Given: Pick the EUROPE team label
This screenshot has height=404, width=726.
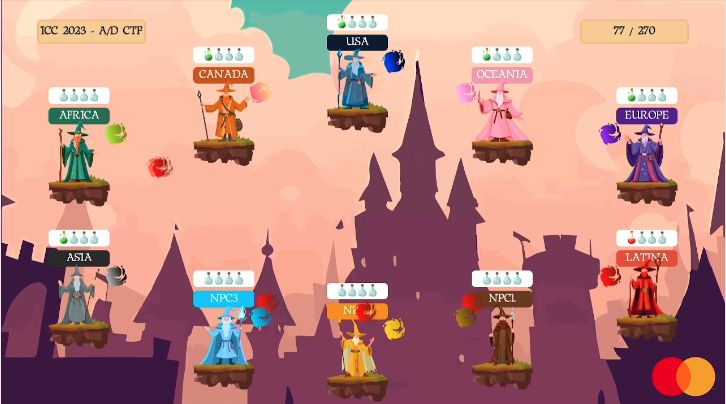Looking at the screenshot, I should tap(647, 115).
